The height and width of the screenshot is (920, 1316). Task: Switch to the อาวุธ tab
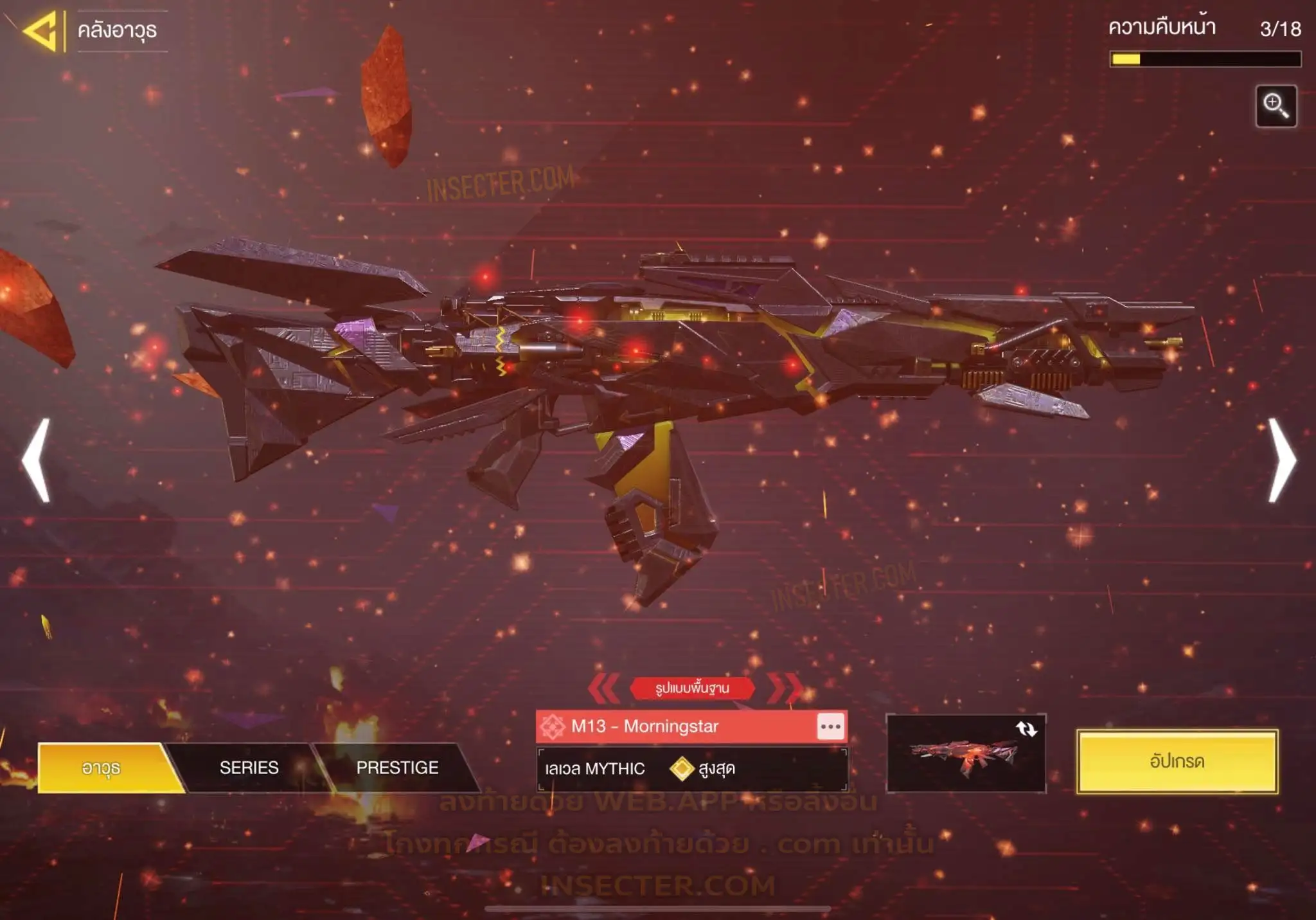[102, 768]
